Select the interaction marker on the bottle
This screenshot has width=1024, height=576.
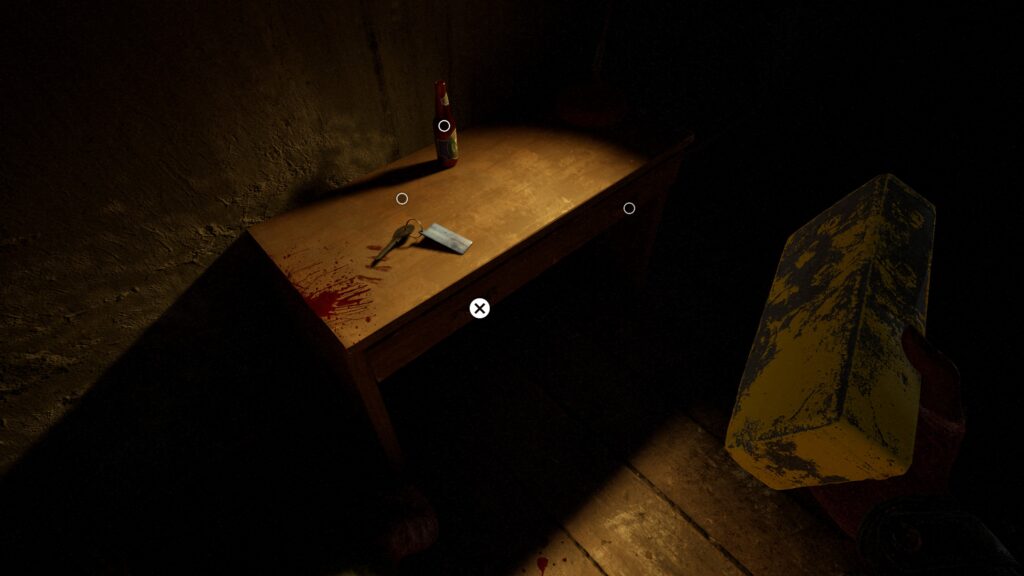click(444, 126)
